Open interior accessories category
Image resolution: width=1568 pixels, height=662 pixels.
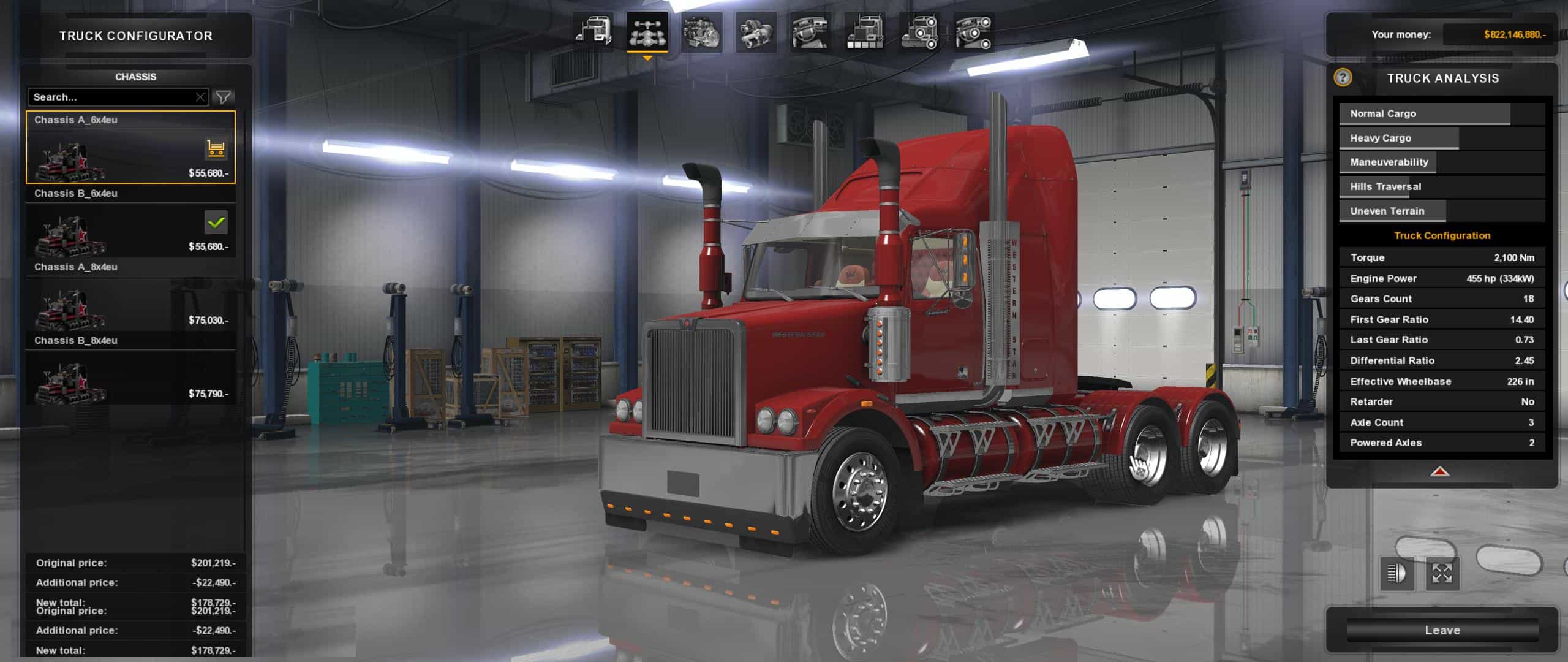[x=973, y=32]
